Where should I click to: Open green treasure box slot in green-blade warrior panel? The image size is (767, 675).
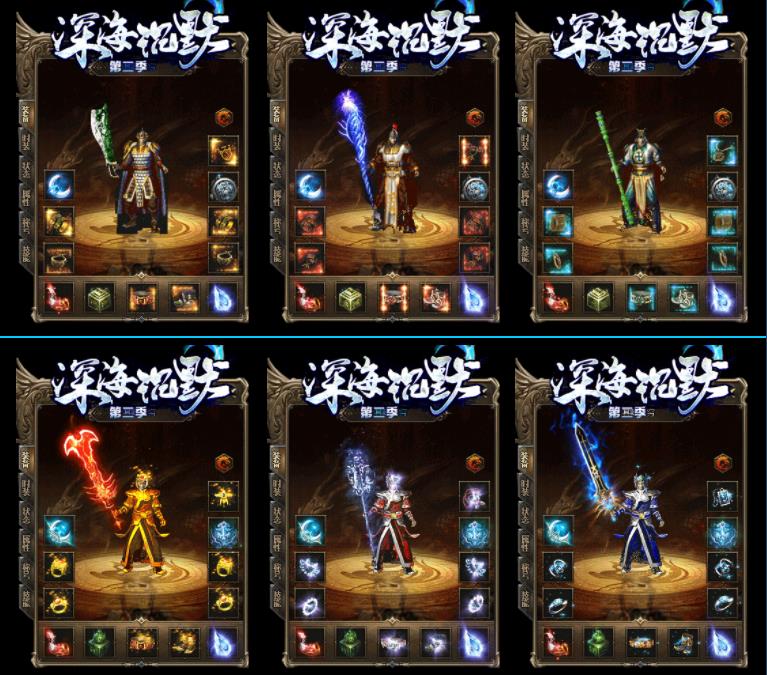(x=99, y=297)
